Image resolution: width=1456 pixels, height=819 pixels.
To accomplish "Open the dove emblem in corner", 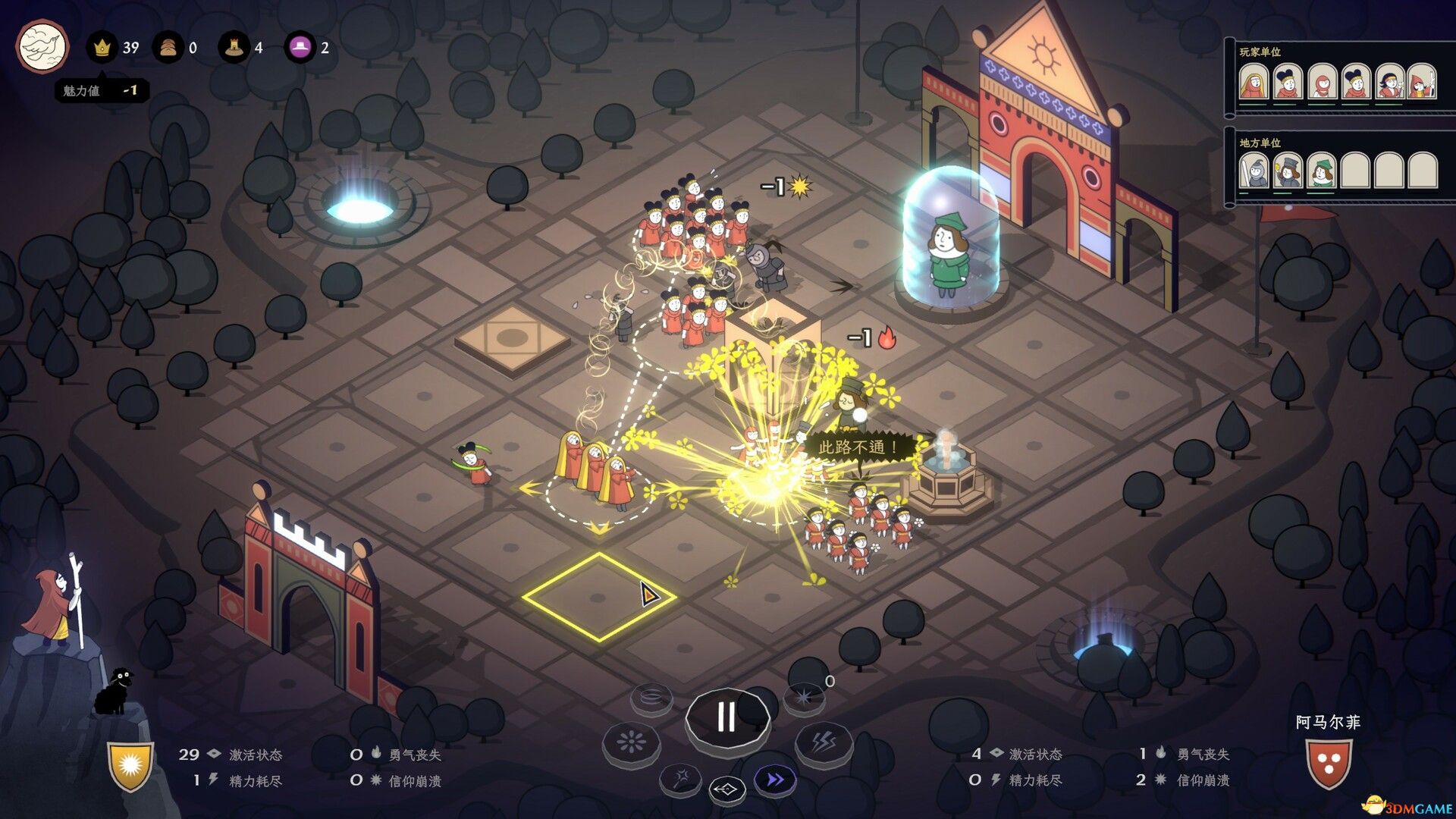I will coord(42,46).
